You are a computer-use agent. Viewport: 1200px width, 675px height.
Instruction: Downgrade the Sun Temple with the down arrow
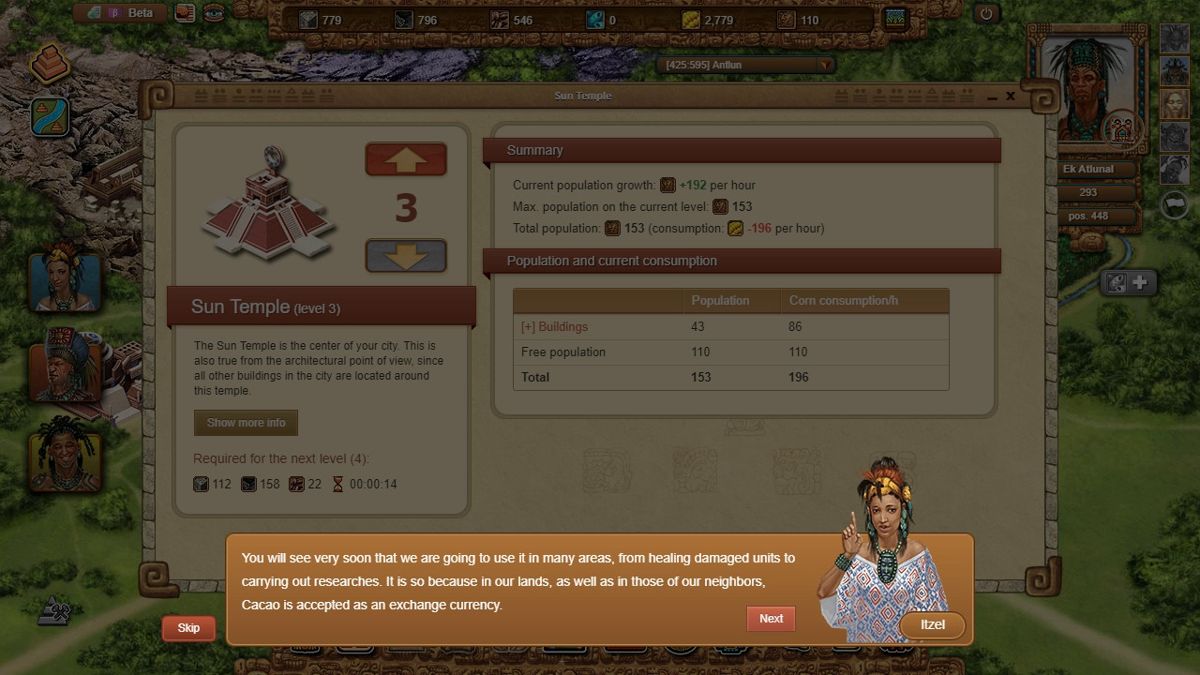pos(405,256)
